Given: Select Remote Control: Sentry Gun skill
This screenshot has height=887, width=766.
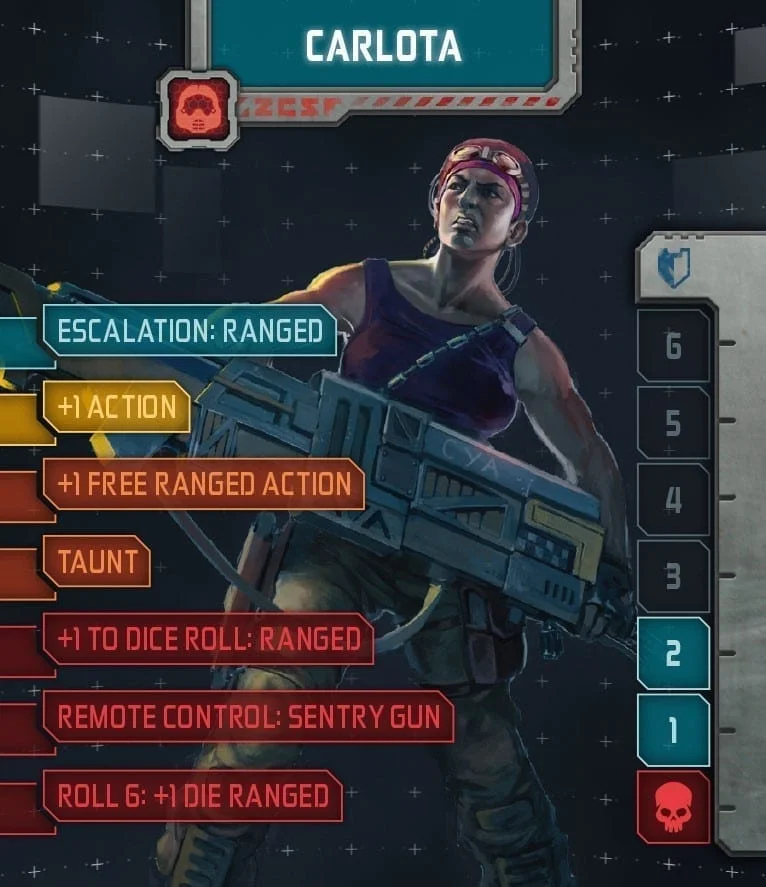Looking at the screenshot, I should (x=248, y=716).
